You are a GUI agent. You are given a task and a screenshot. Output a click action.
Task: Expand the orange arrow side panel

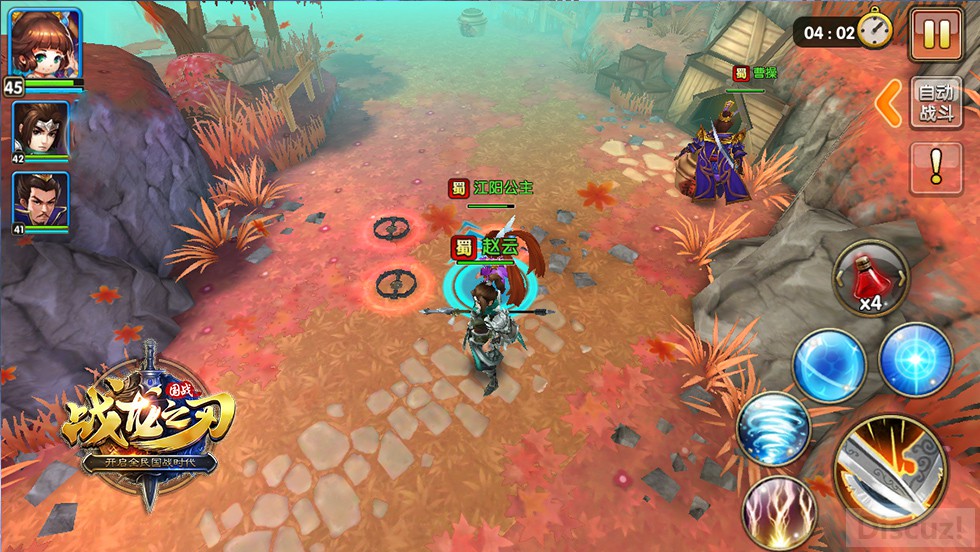(889, 103)
